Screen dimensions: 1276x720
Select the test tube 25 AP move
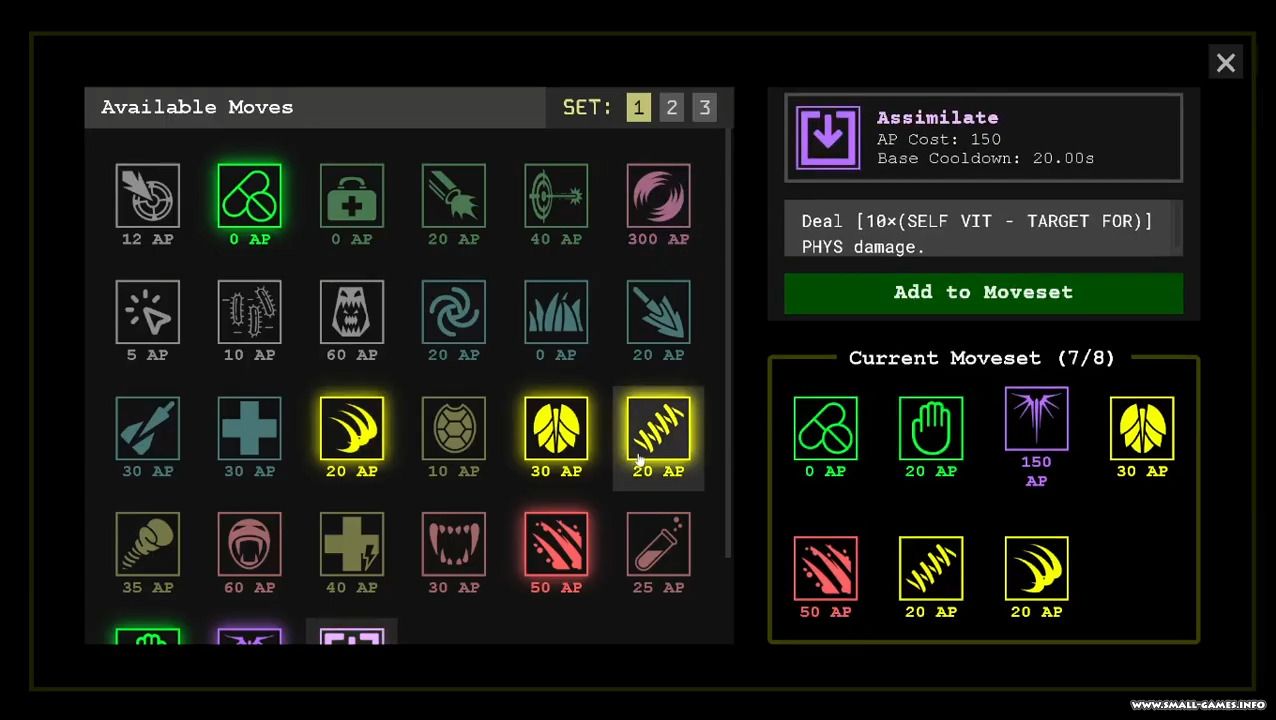coord(658,544)
